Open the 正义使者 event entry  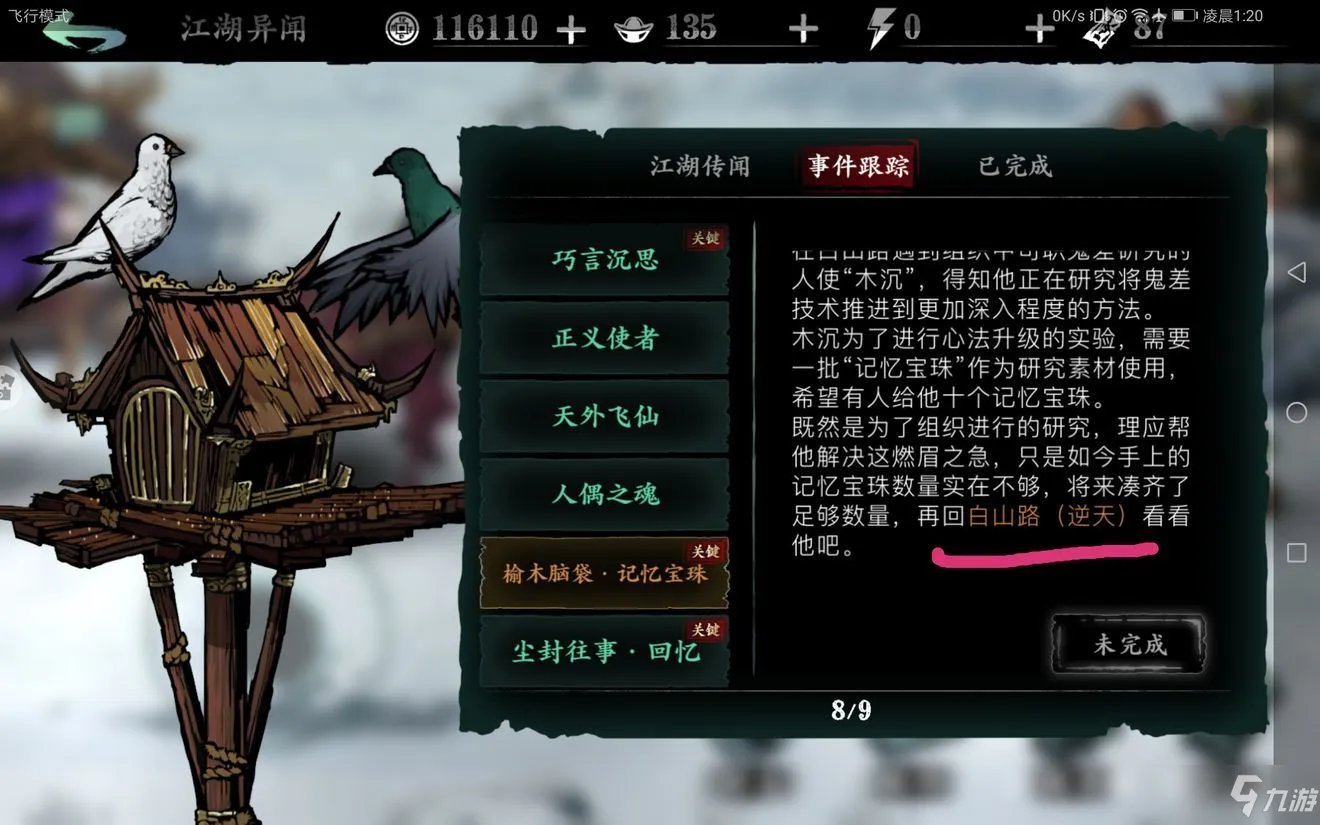(604, 338)
